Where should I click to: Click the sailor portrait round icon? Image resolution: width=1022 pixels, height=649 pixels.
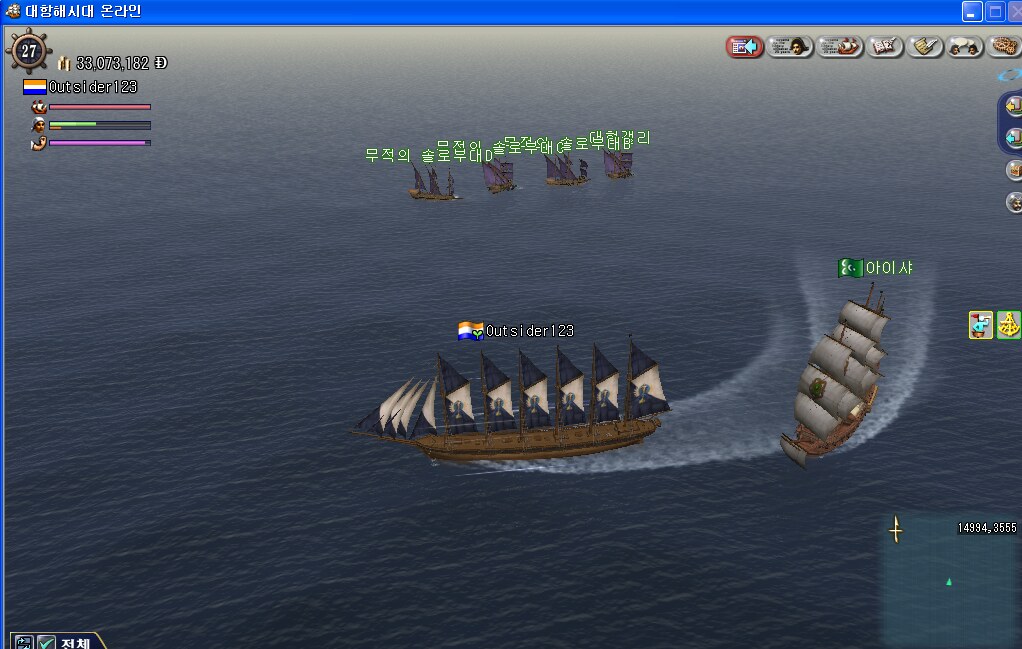(1014, 202)
